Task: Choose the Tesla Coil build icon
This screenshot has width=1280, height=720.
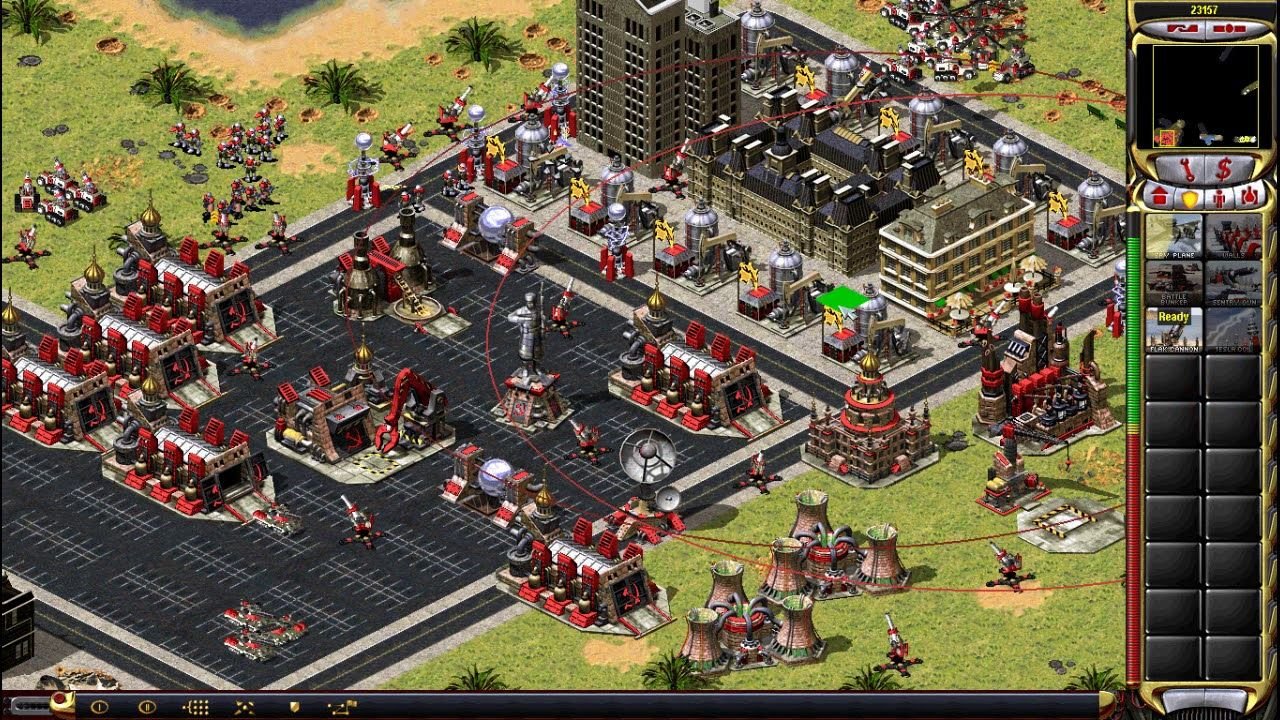Action: tap(1233, 329)
